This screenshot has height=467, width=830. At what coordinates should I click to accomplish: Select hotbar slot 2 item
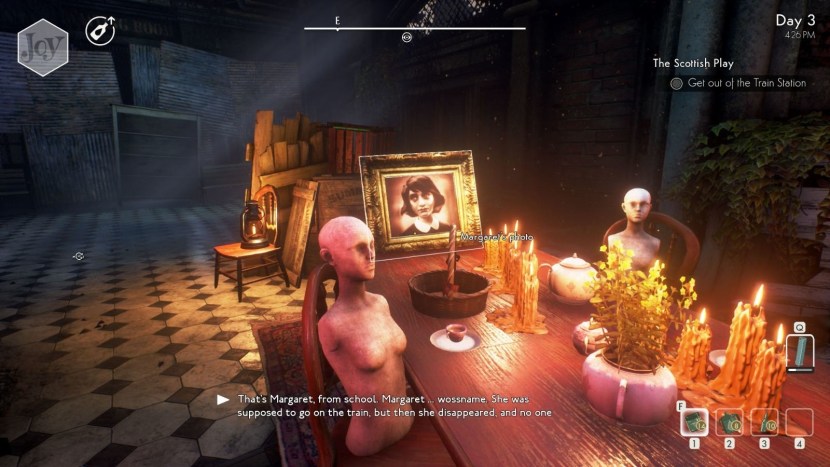coord(730,422)
